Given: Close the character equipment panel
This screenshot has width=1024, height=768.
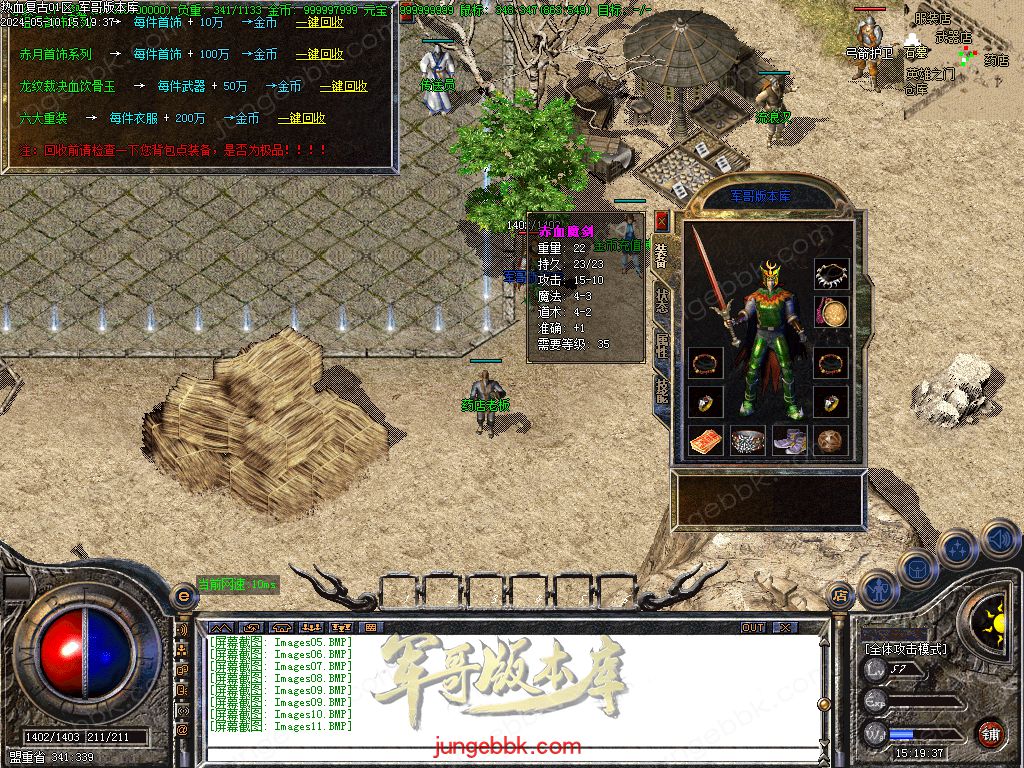Looking at the screenshot, I should point(661,220).
